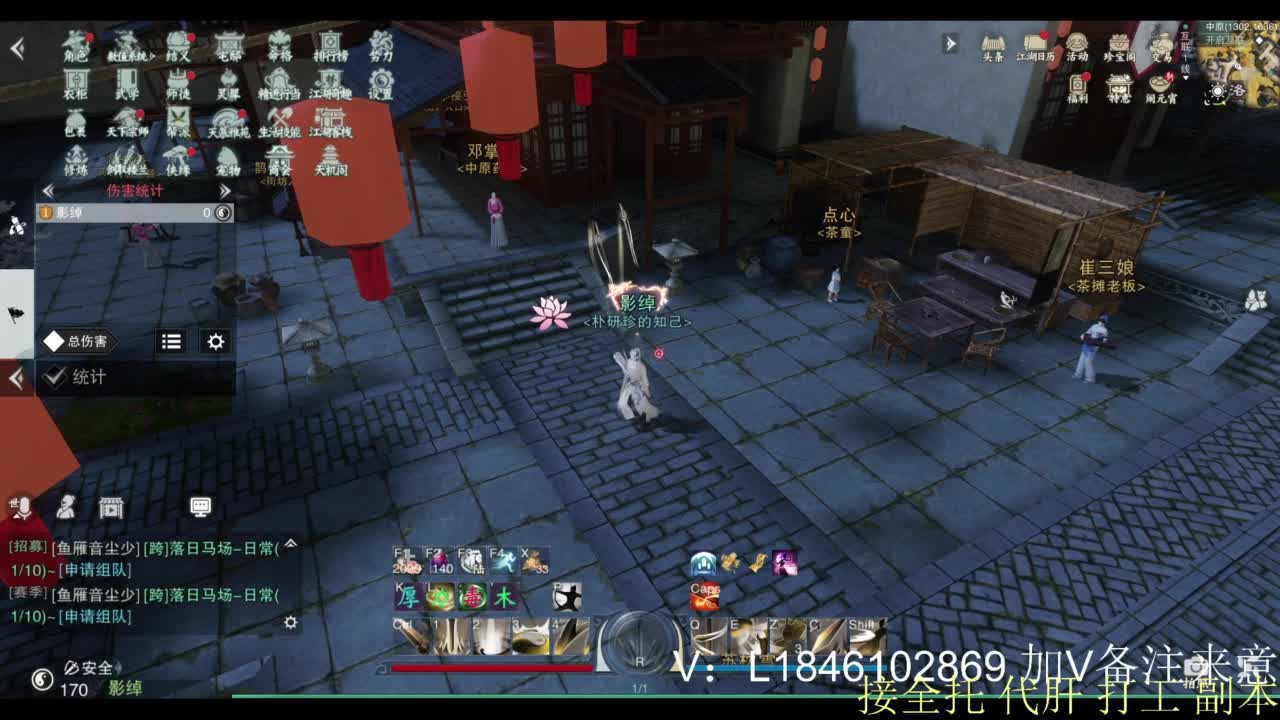The height and width of the screenshot is (720, 1280).
Task: Expand the 数值系统 submenu arrow
Action: point(152,56)
